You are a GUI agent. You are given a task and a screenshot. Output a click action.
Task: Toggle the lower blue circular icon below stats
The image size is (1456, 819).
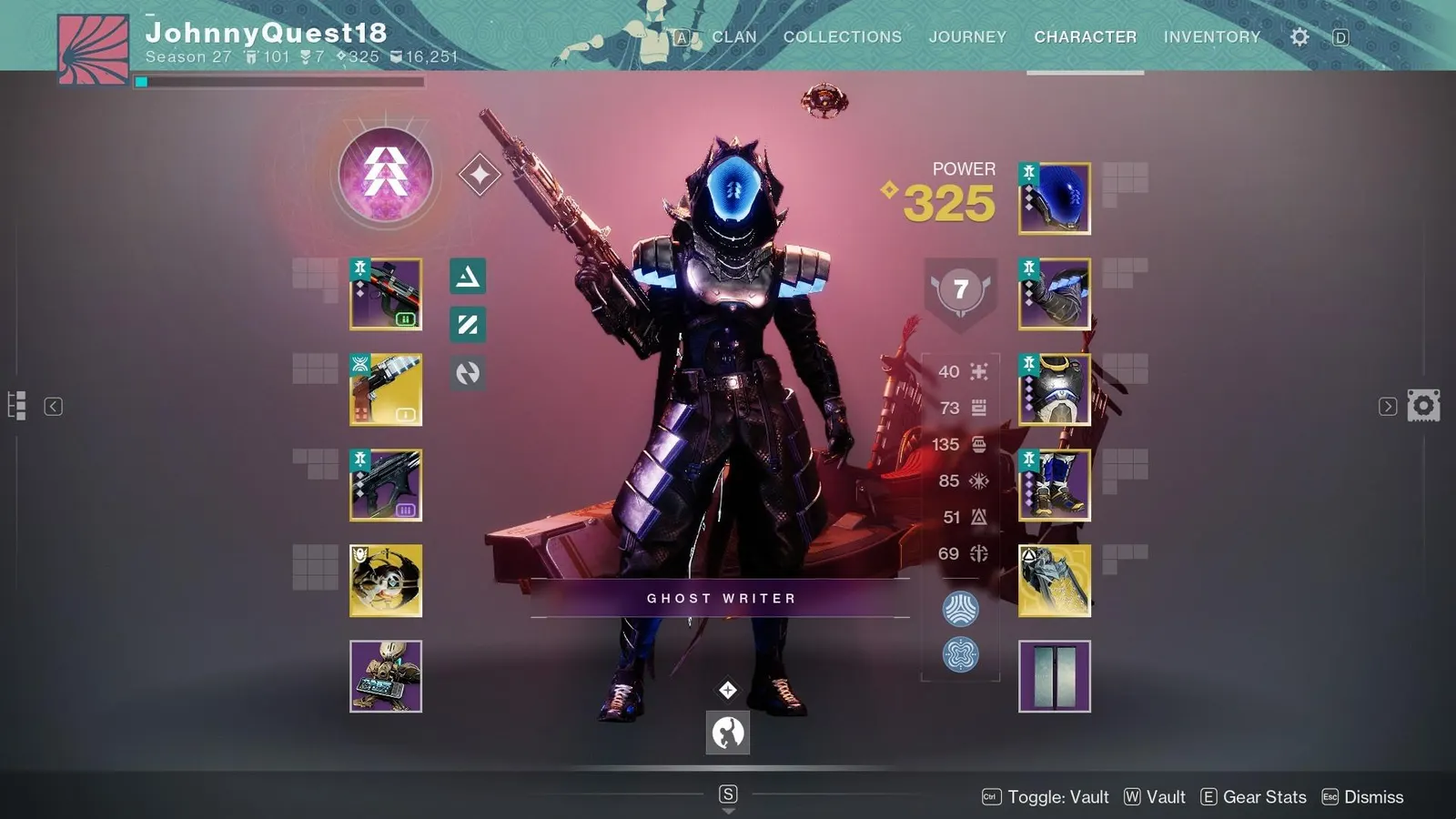pyautogui.click(x=962, y=653)
